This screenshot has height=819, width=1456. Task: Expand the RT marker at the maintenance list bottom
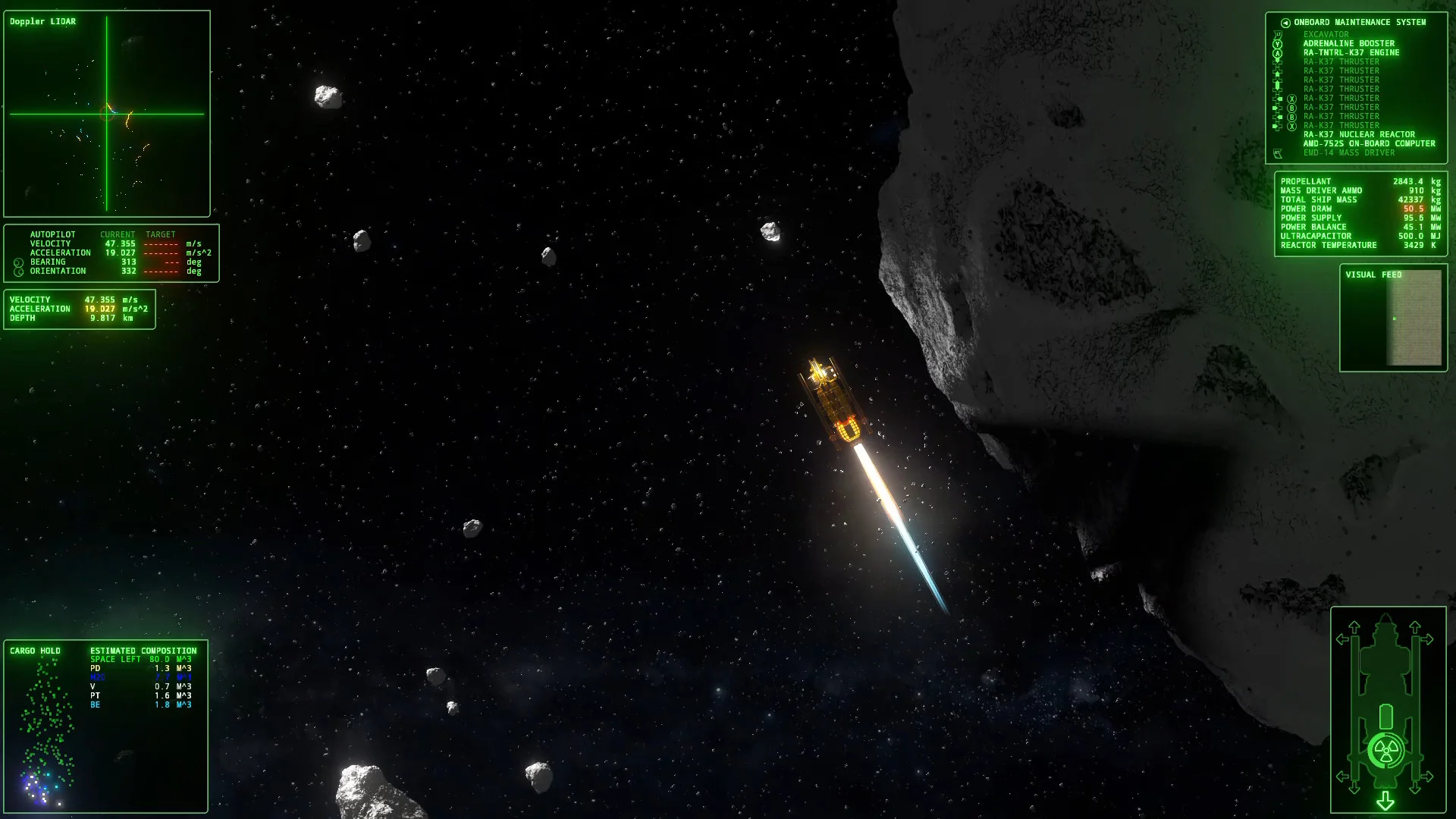coord(1278,152)
